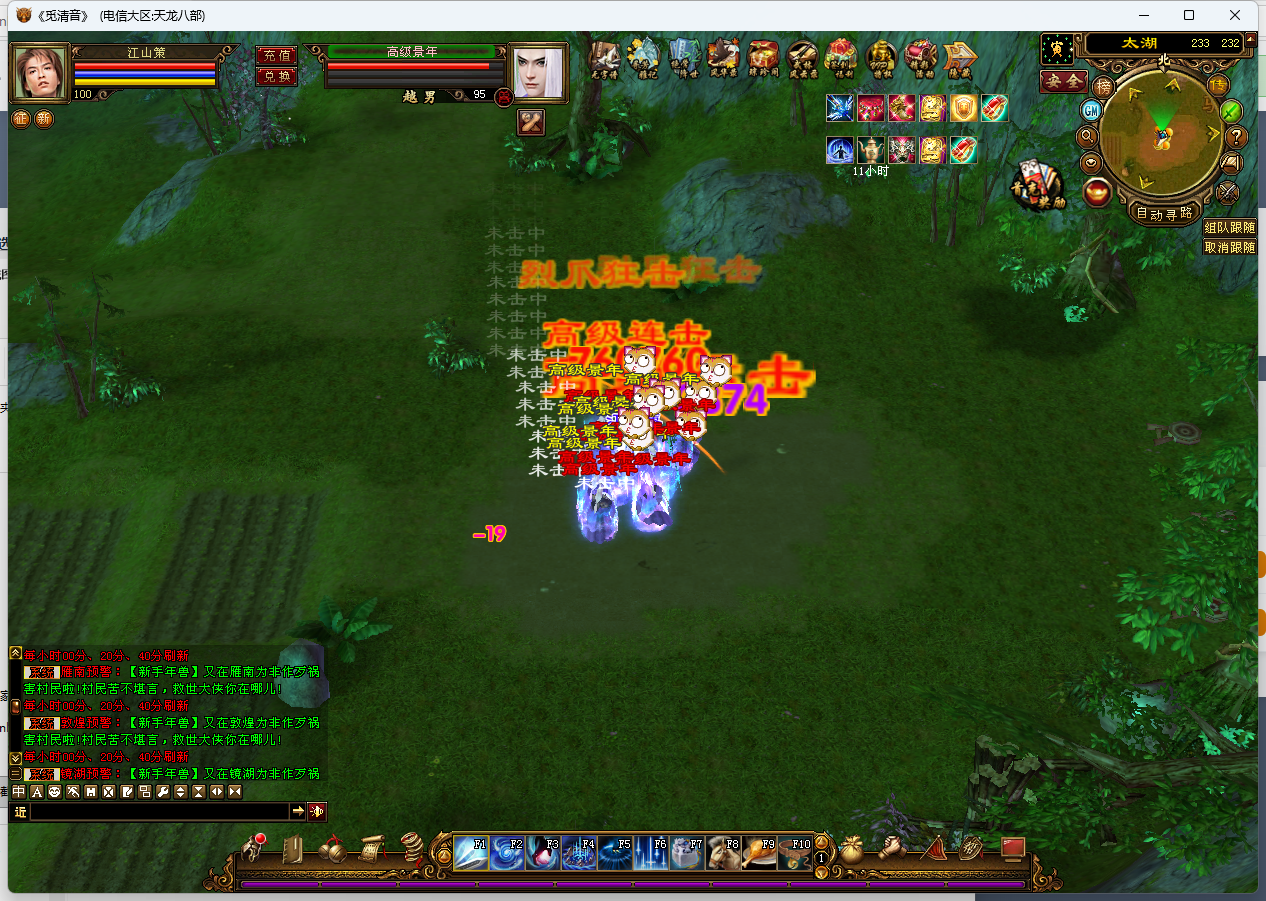Screen dimensions: 1266x901
Task: Click the 江山策 player portrait
Action: pyautogui.click(x=40, y=72)
